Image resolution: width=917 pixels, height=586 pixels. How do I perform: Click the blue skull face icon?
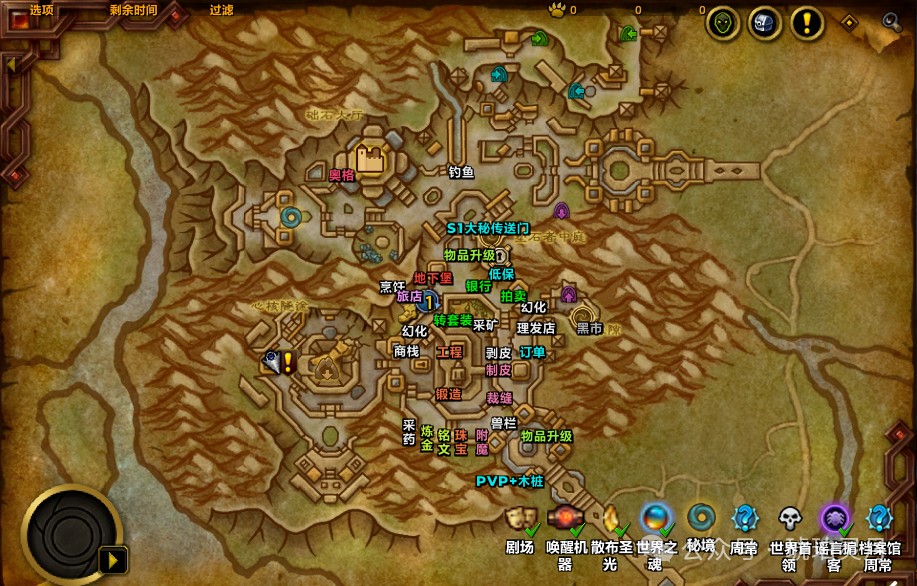point(765,22)
